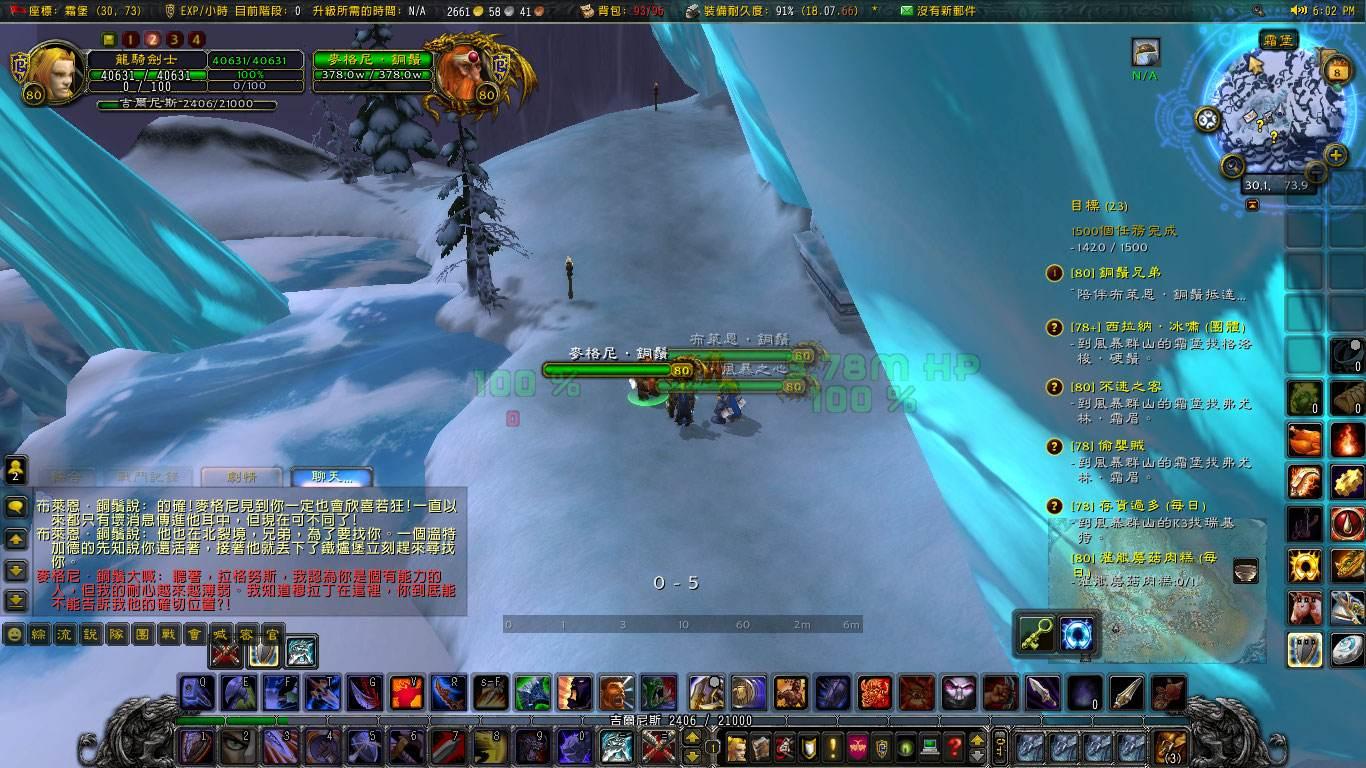Open the smiley emote button

(x=14, y=634)
